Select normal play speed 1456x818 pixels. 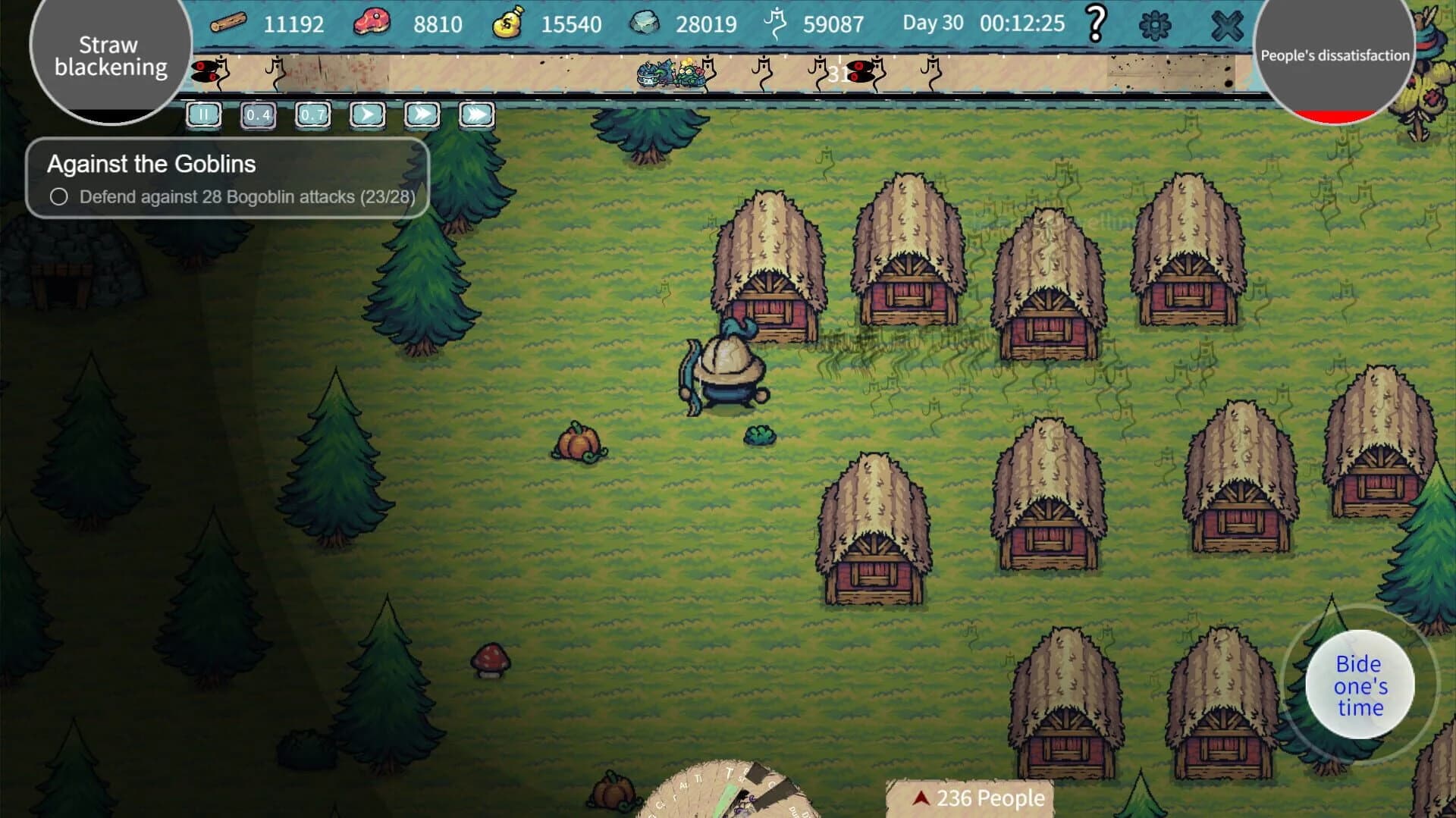click(367, 115)
